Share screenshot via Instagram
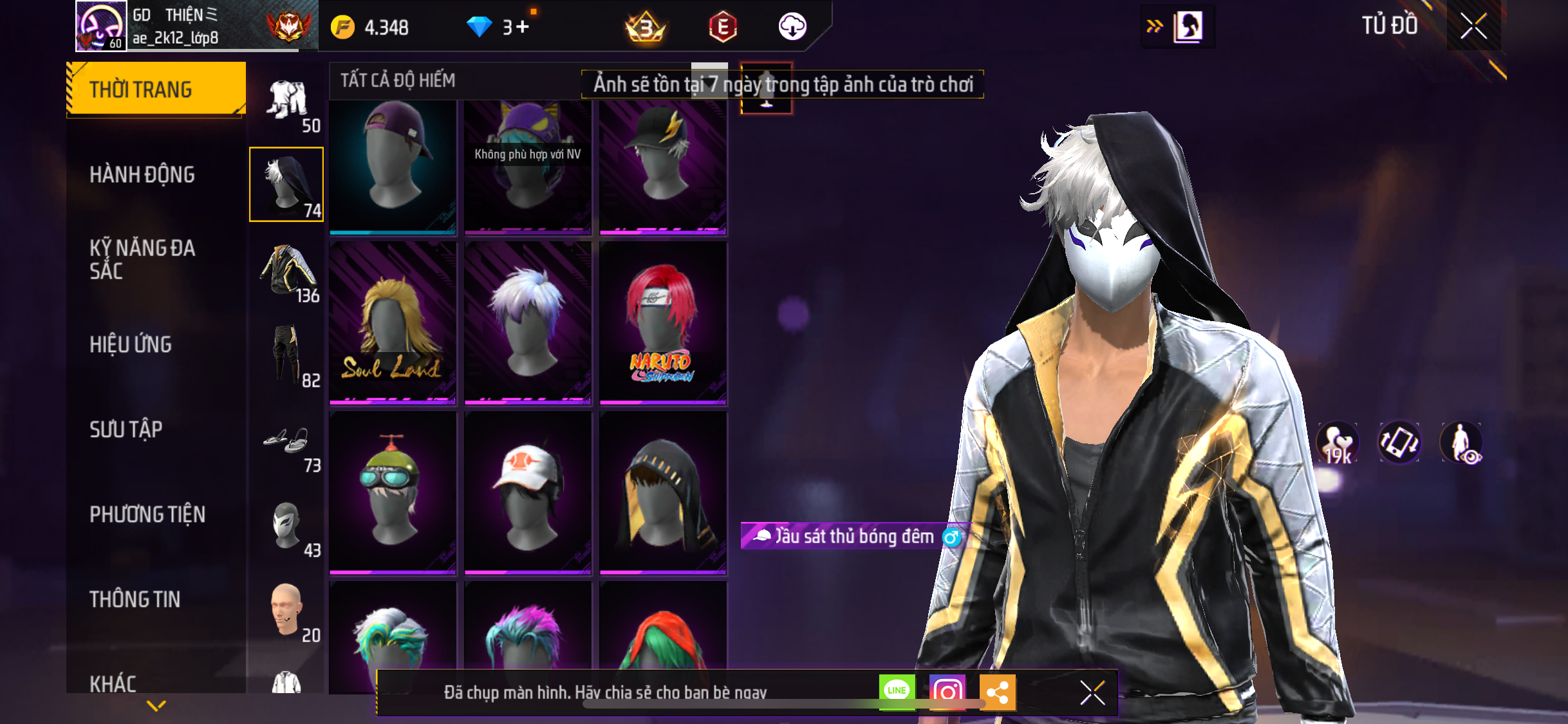This screenshot has width=1568, height=724. [x=947, y=692]
